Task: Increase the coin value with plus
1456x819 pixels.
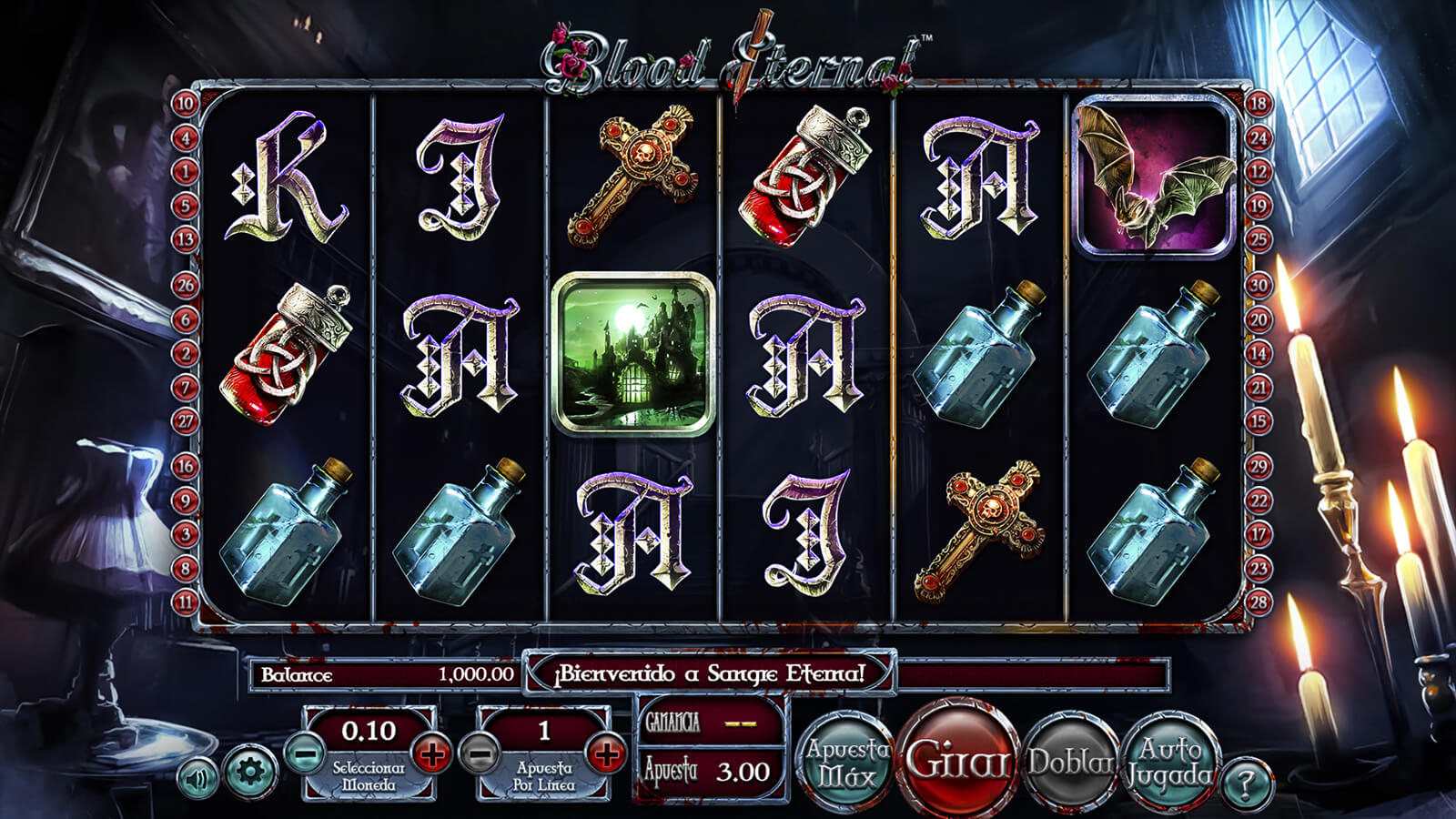Action: [431, 754]
